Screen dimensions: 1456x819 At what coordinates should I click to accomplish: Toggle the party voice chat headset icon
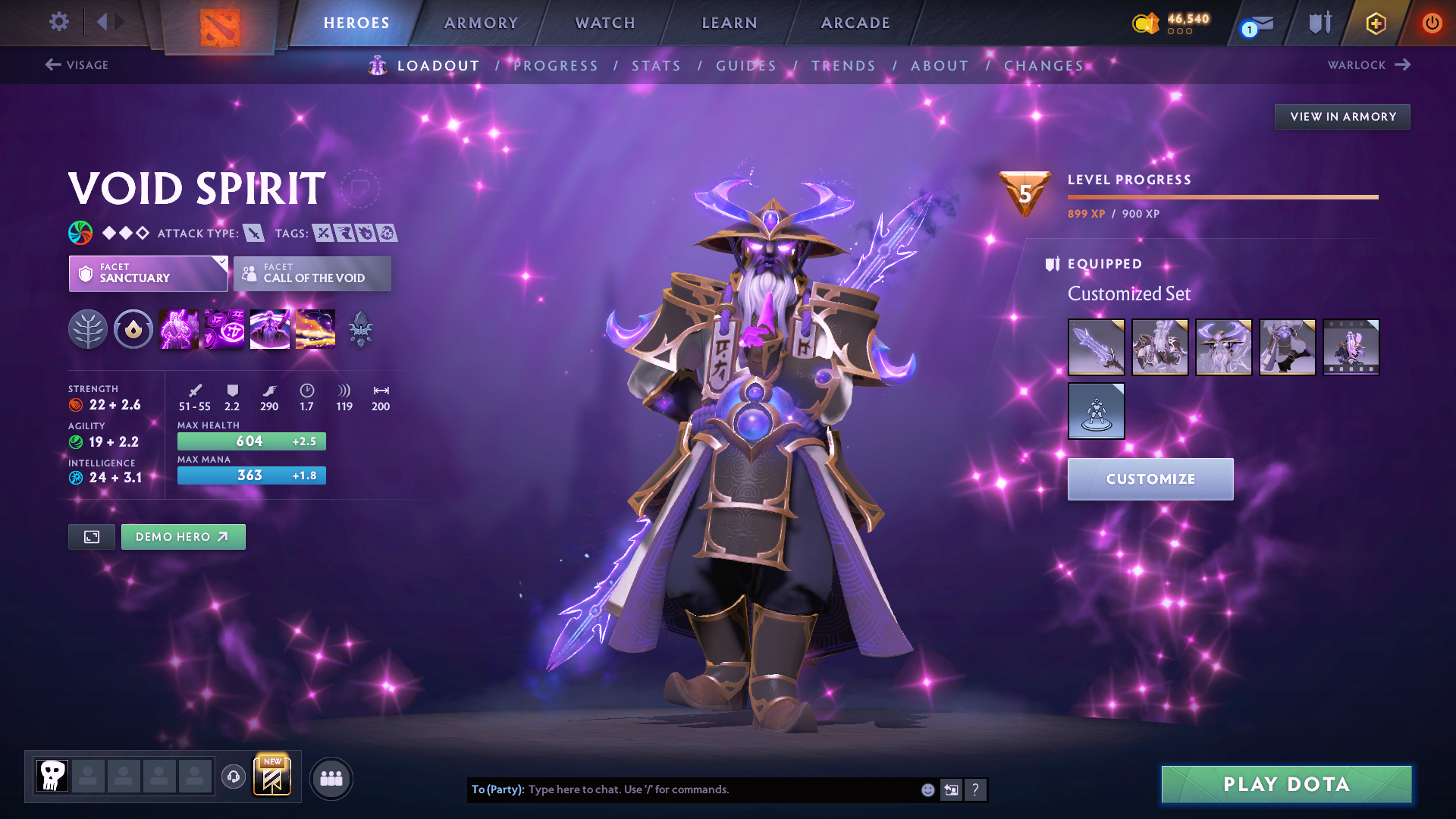click(x=233, y=777)
